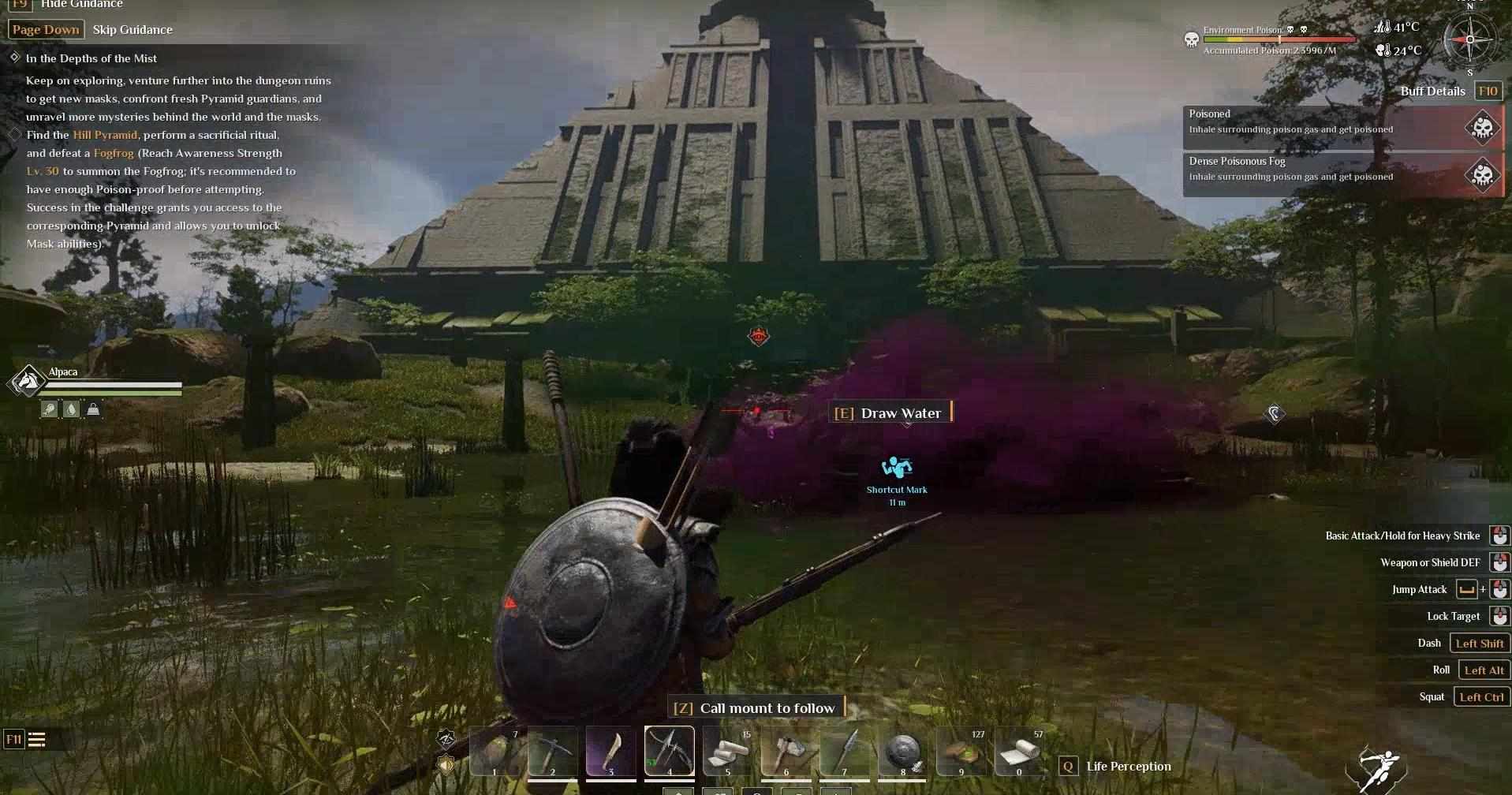The image size is (1512, 795).
Task: Toggle the speaker sound icon beside the hotbar
Action: [x=446, y=765]
